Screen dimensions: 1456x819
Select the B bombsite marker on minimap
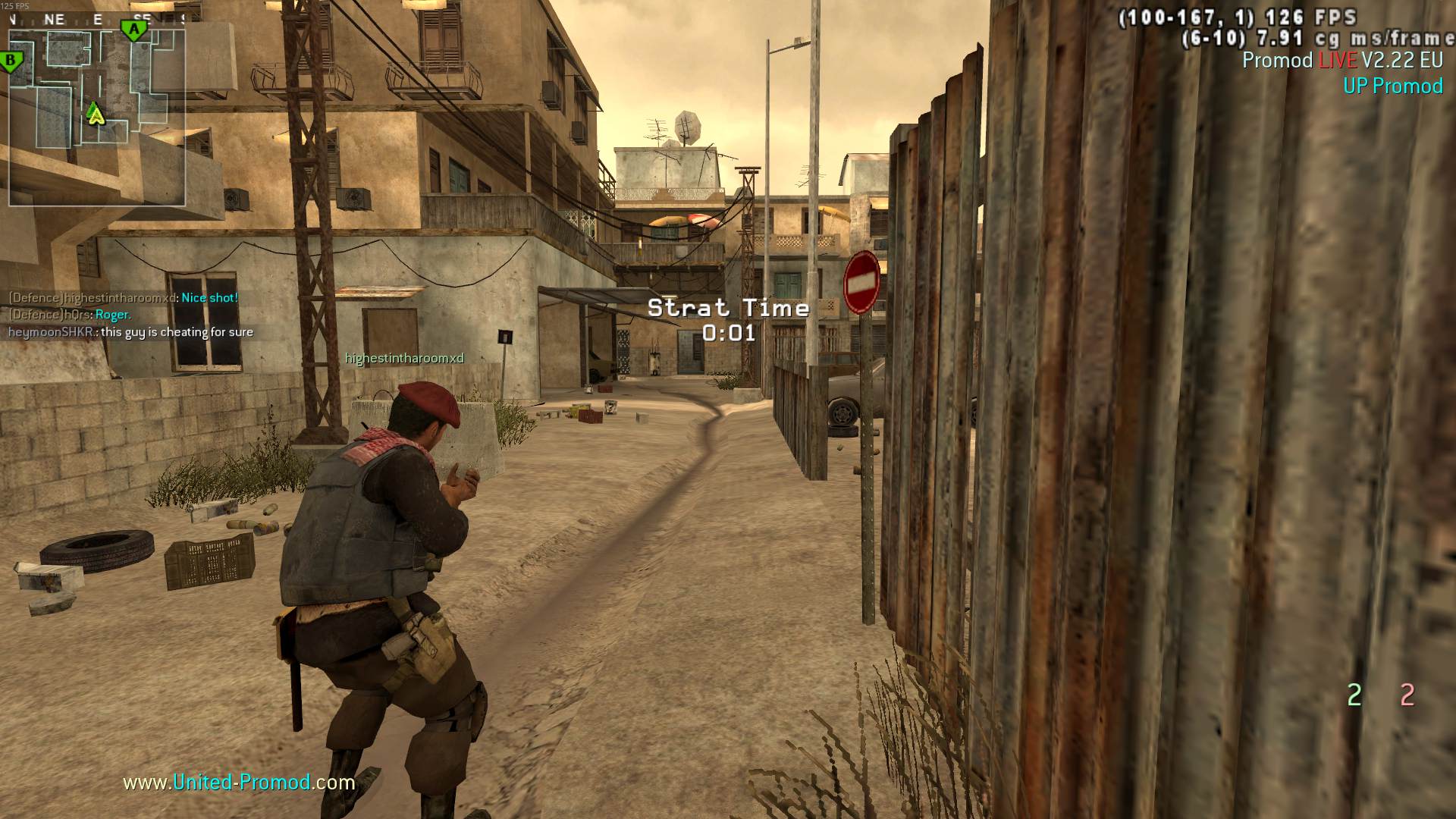click(11, 61)
